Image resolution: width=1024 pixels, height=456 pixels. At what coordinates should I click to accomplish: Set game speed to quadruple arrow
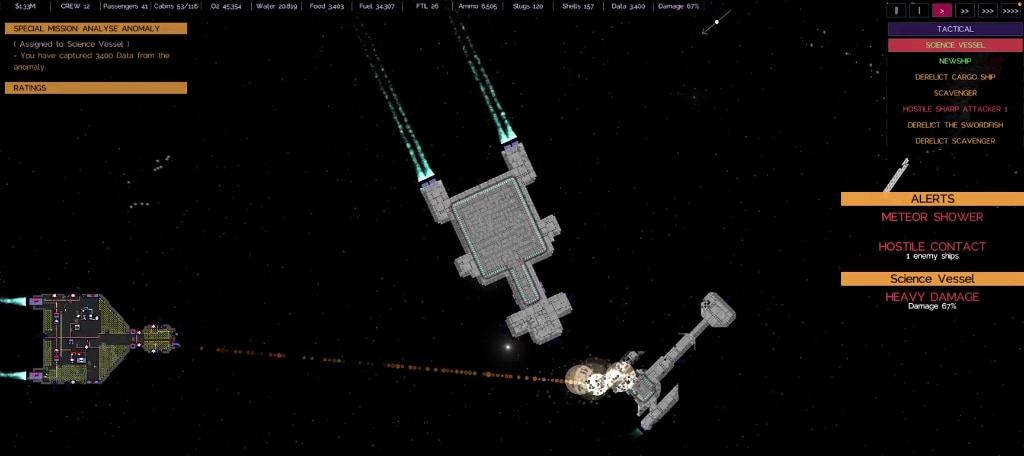(1010, 11)
